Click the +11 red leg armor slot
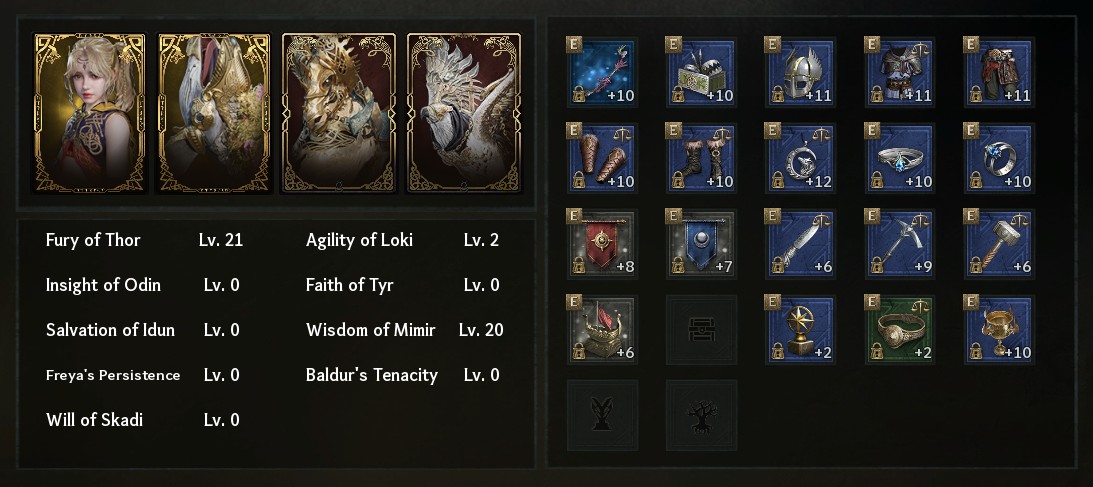 click(x=999, y=73)
